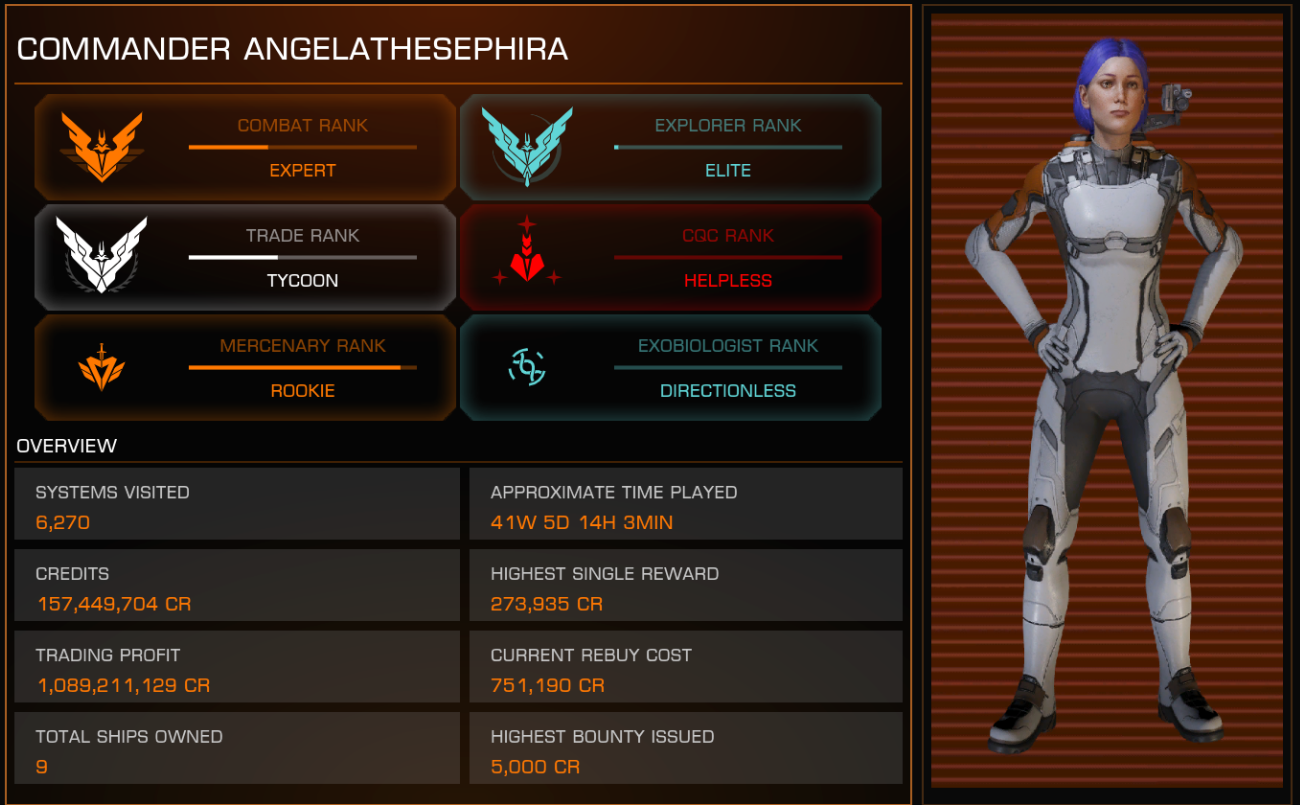Viewport: 1300px width, 805px height.
Task: Click the CQC Rank Helpless panel
Action: pos(670,258)
